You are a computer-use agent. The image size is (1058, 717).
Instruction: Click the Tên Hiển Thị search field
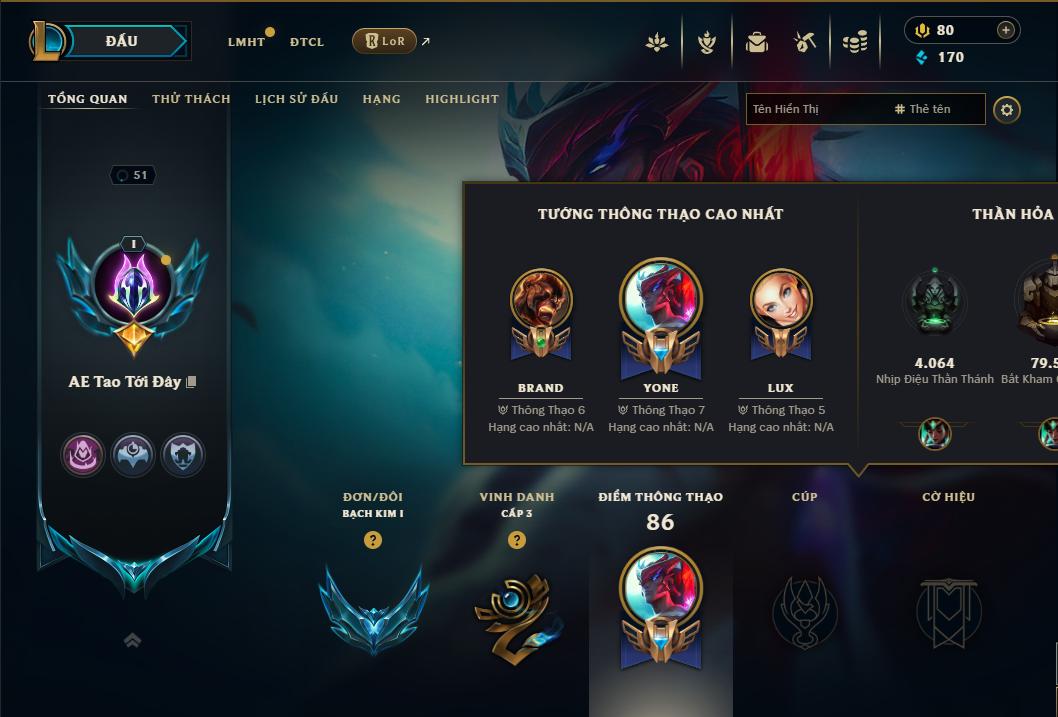tap(815, 109)
